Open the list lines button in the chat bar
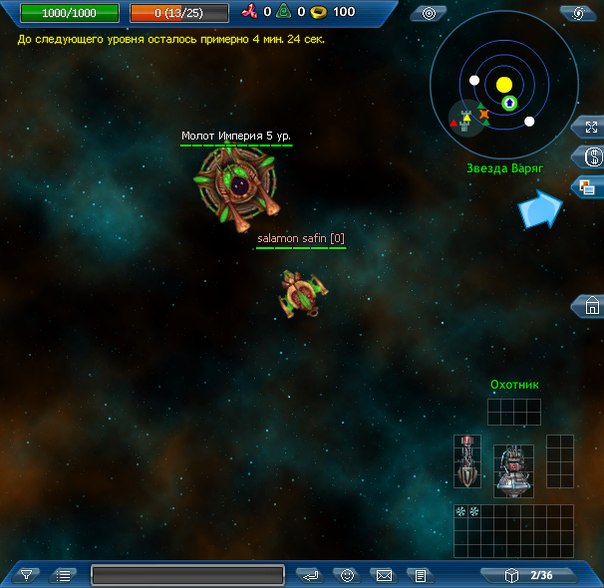The width and height of the screenshot is (604, 588). (64, 575)
